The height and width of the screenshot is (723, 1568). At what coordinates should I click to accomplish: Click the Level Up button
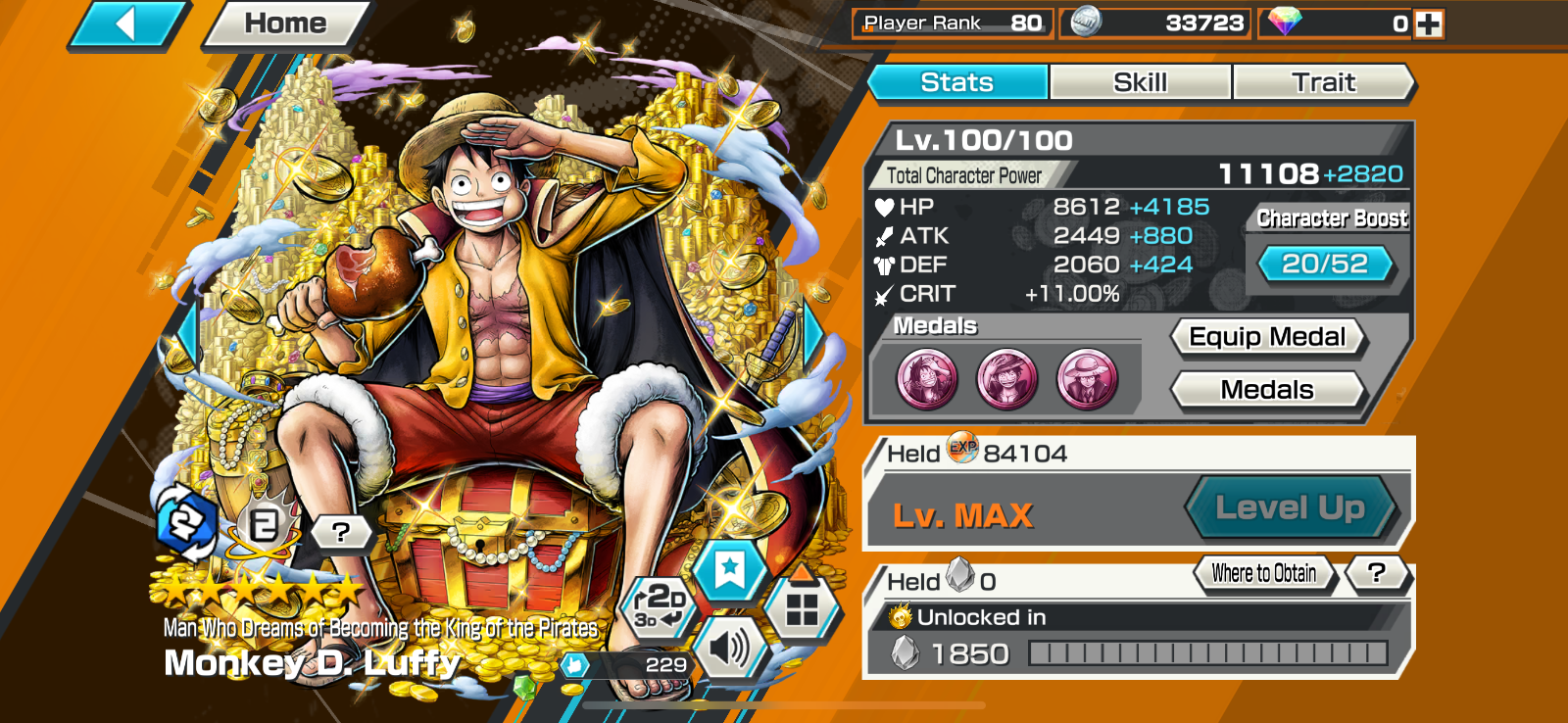(x=1290, y=507)
